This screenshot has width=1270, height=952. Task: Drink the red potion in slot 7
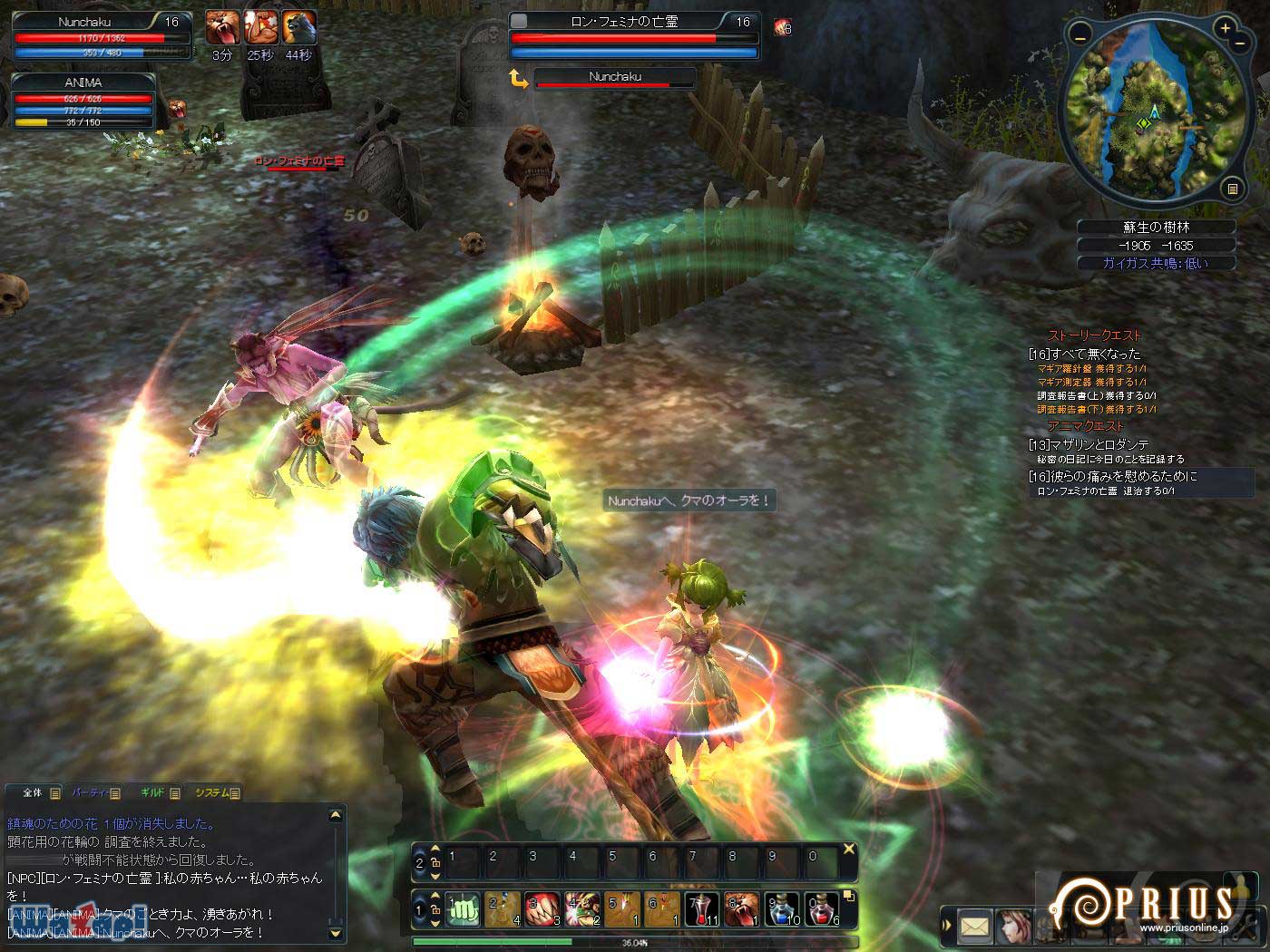pos(702,908)
